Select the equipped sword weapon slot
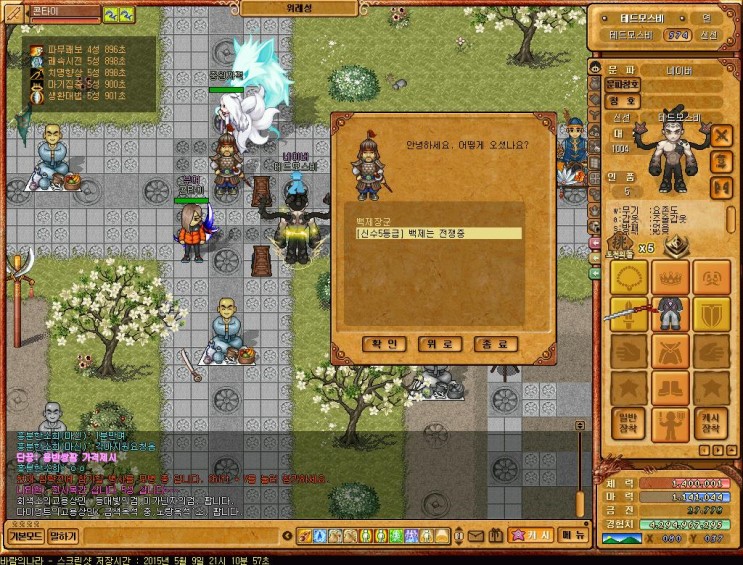 click(628, 315)
